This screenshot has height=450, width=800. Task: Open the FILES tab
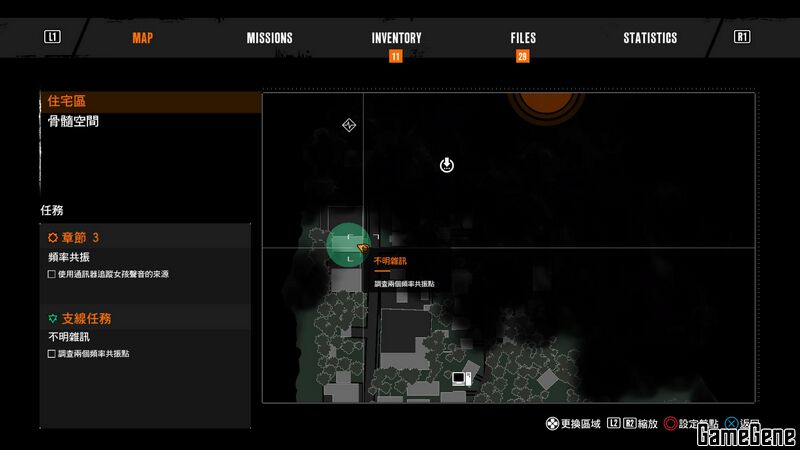pyautogui.click(x=522, y=38)
